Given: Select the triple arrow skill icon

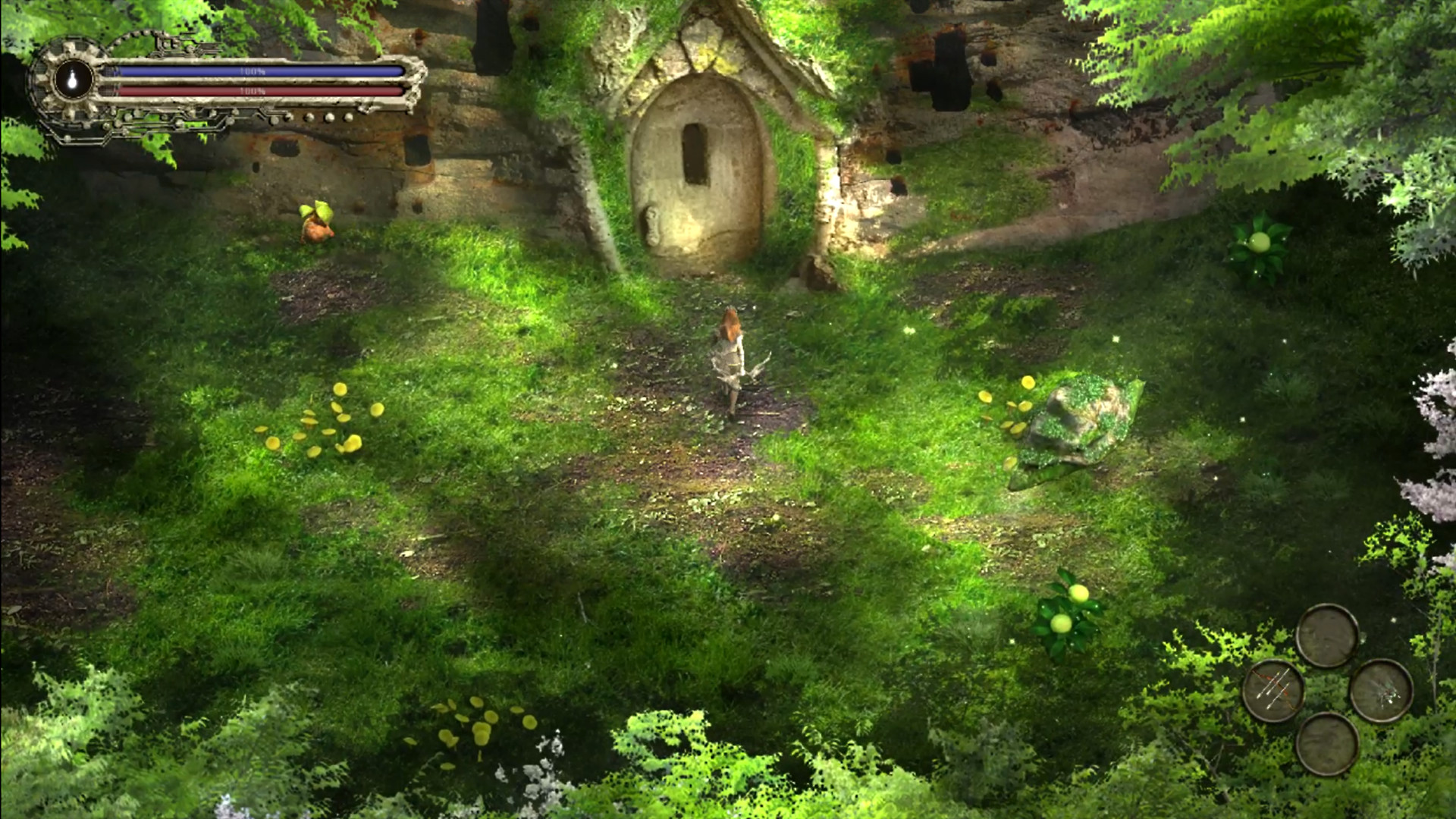Looking at the screenshot, I should pyautogui.click(x=1273, y=691).
